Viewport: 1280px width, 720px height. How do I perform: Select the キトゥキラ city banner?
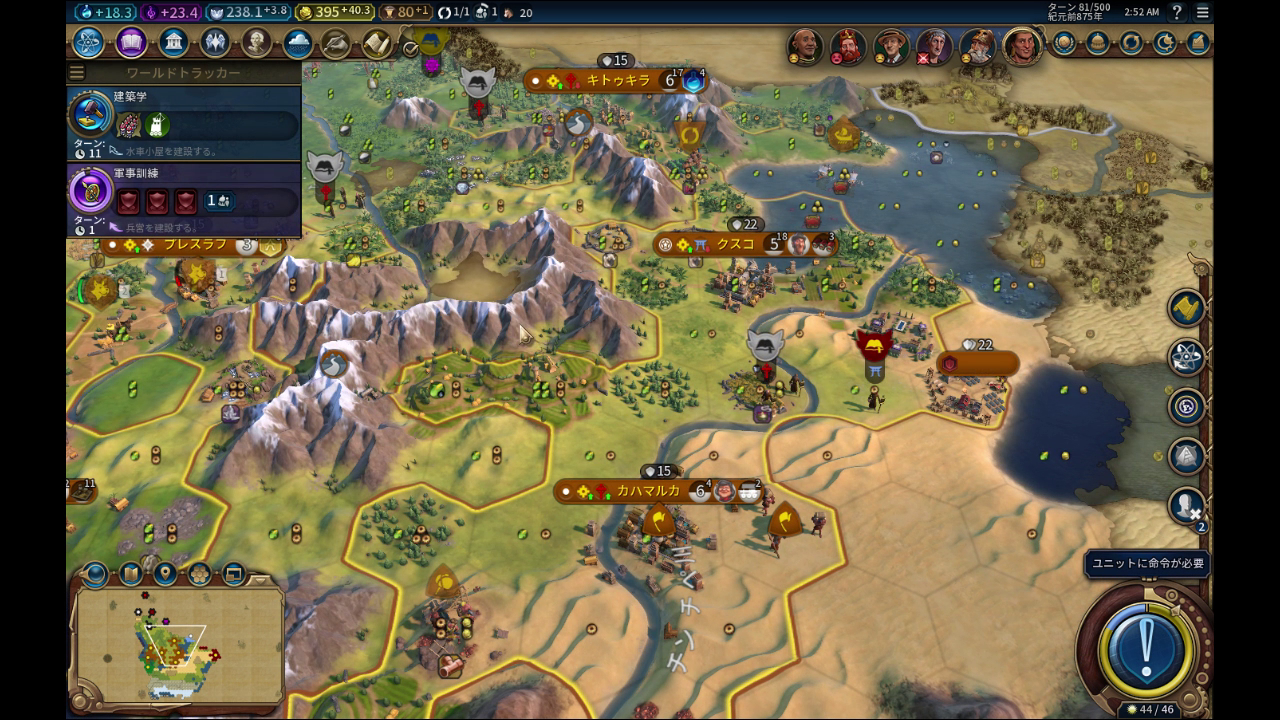pyautogui.click(x=618, y=81)
